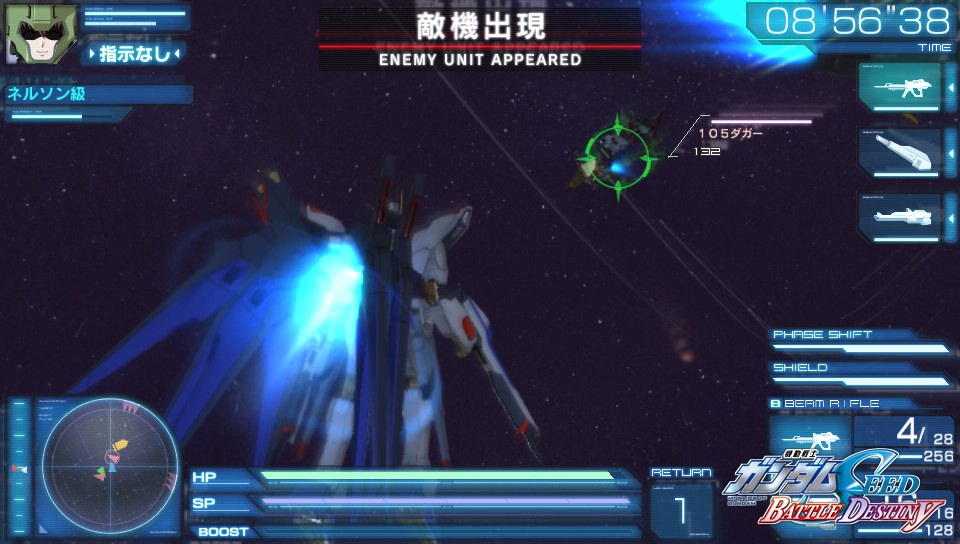Select the bazooka-shaped weapon slot
The height and width of the screenshot is (544, 960).
[x=899, y=153]
